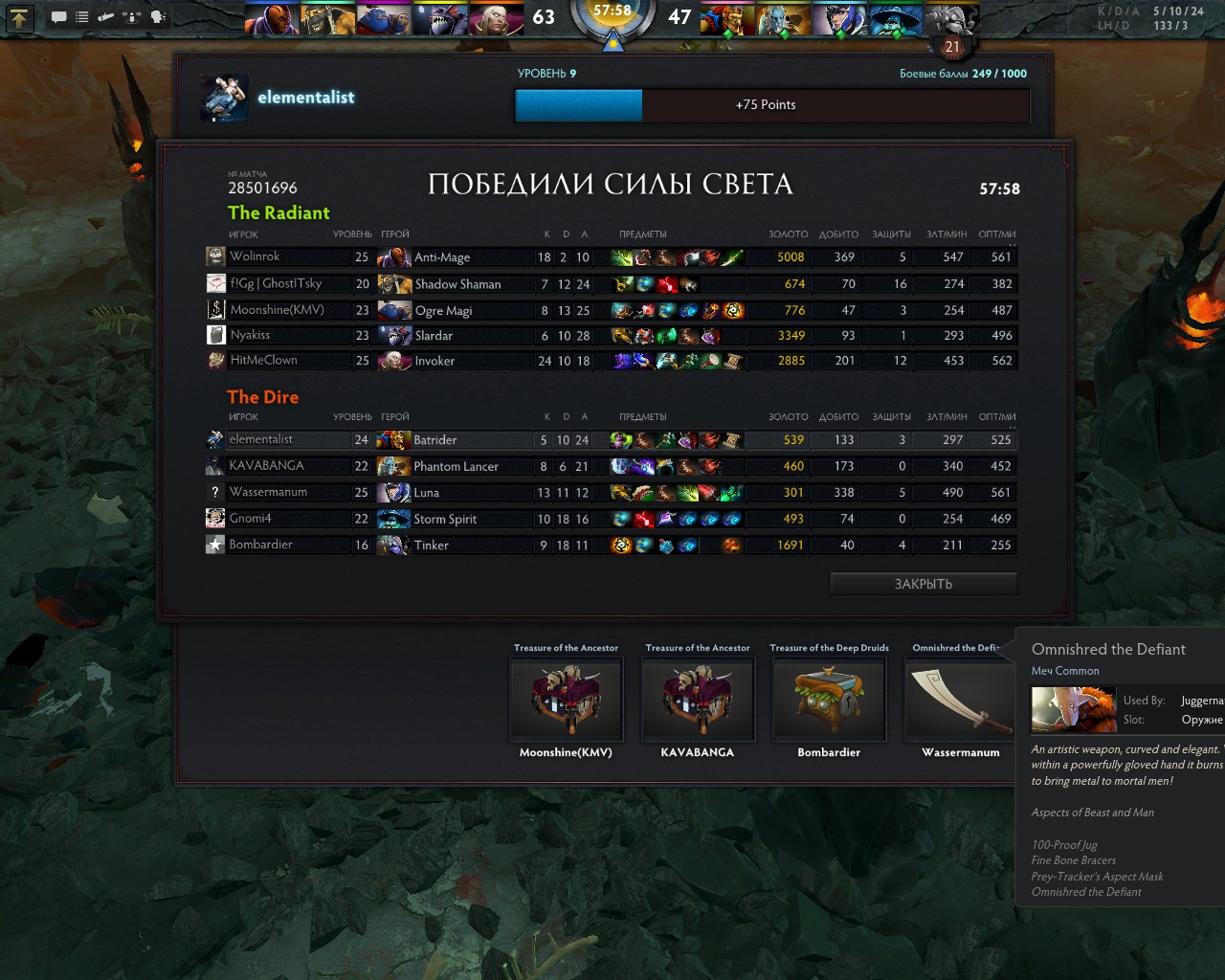View Moonshine(KMV)'s Treasure of the Ancestor drop

coord(566,699)
